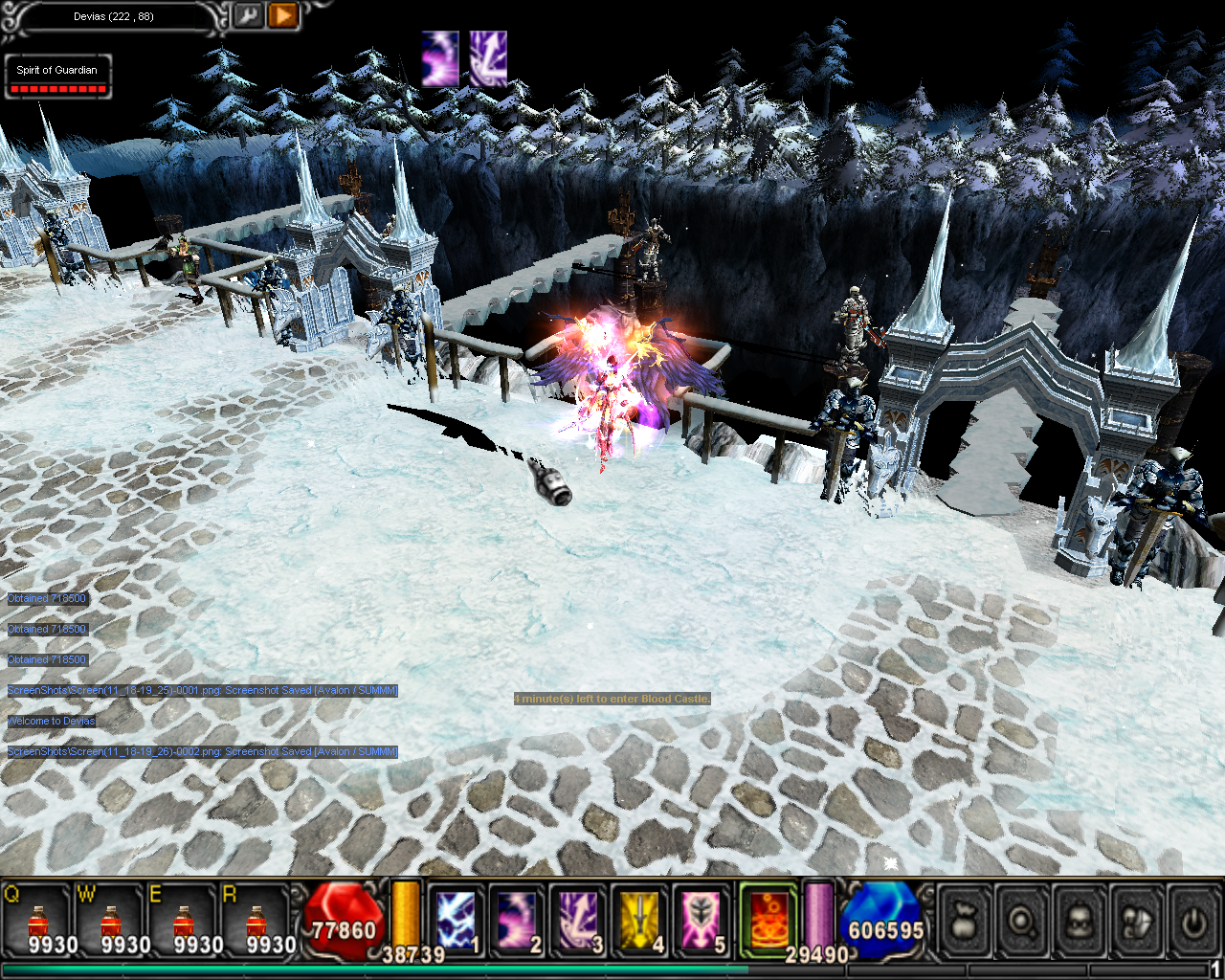Activate the purple arrow skill in slot 3

579,921
